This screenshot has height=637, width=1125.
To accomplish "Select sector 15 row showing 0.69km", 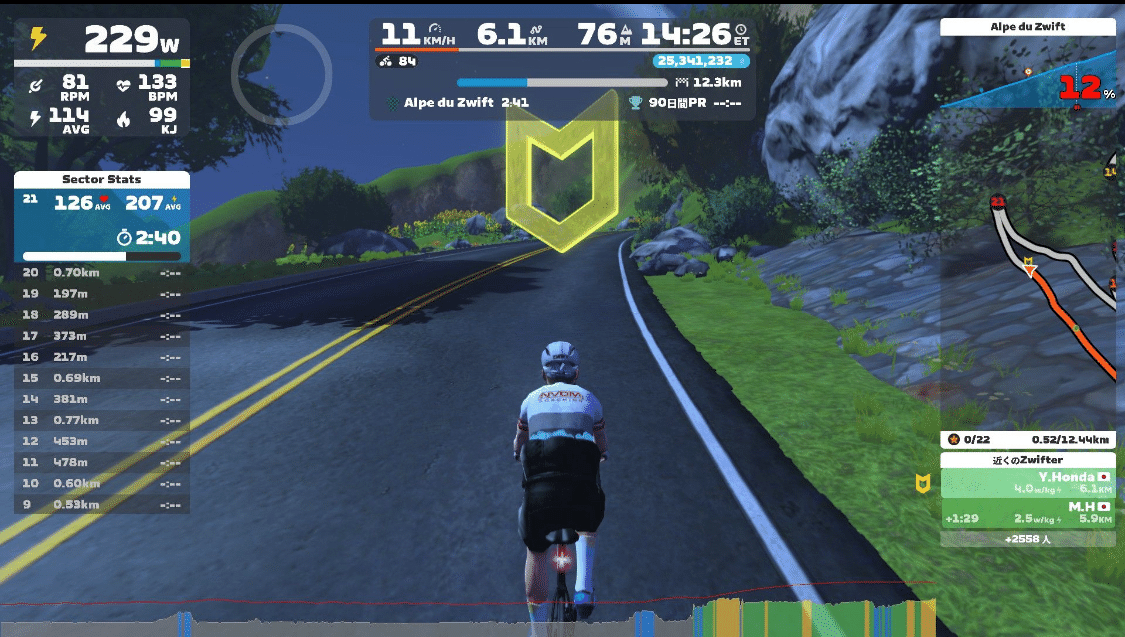I will (101, 378).
